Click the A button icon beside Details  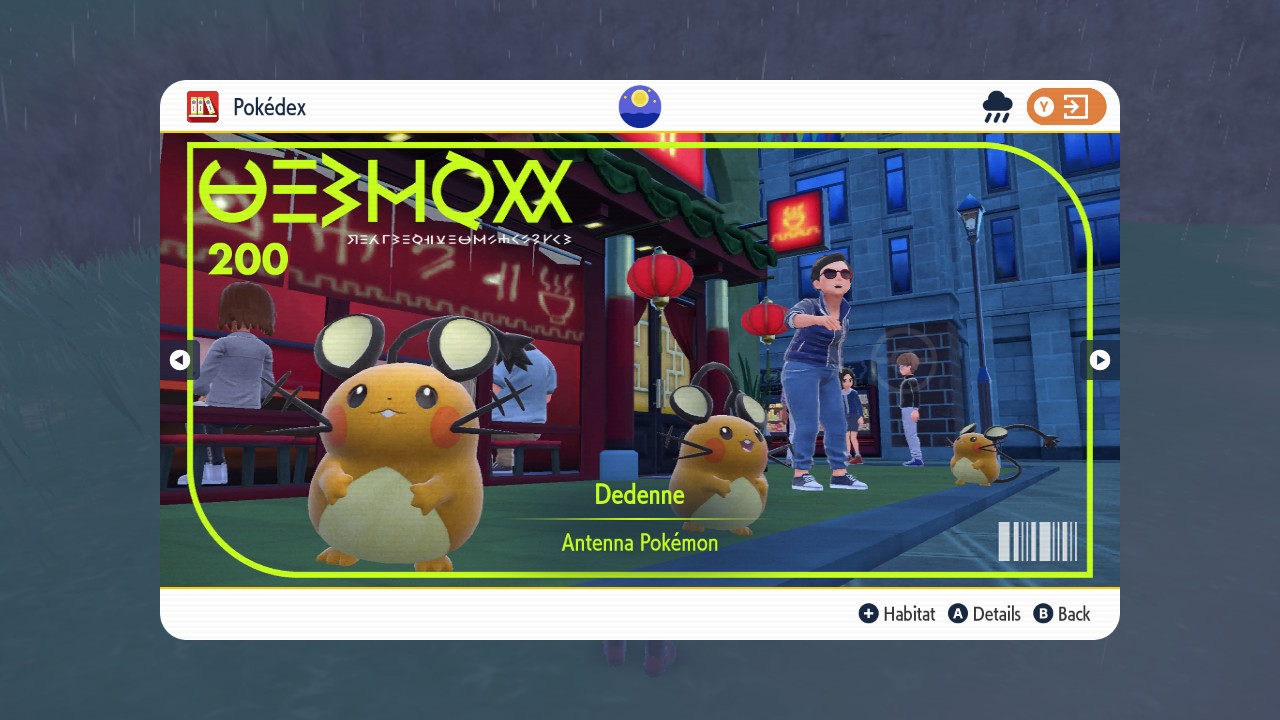(958, 614)
